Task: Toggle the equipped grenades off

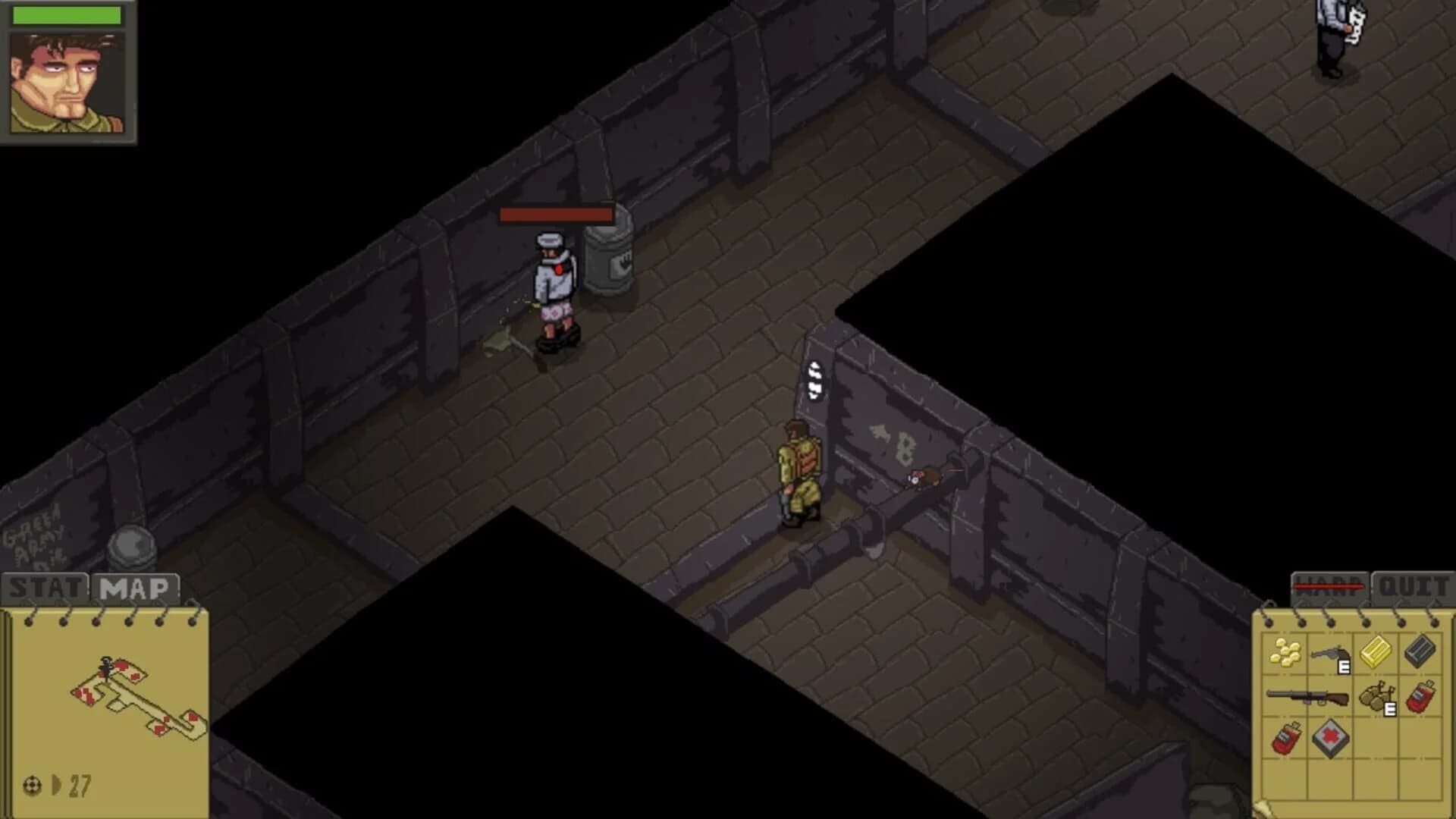Action: (1390, 708)
